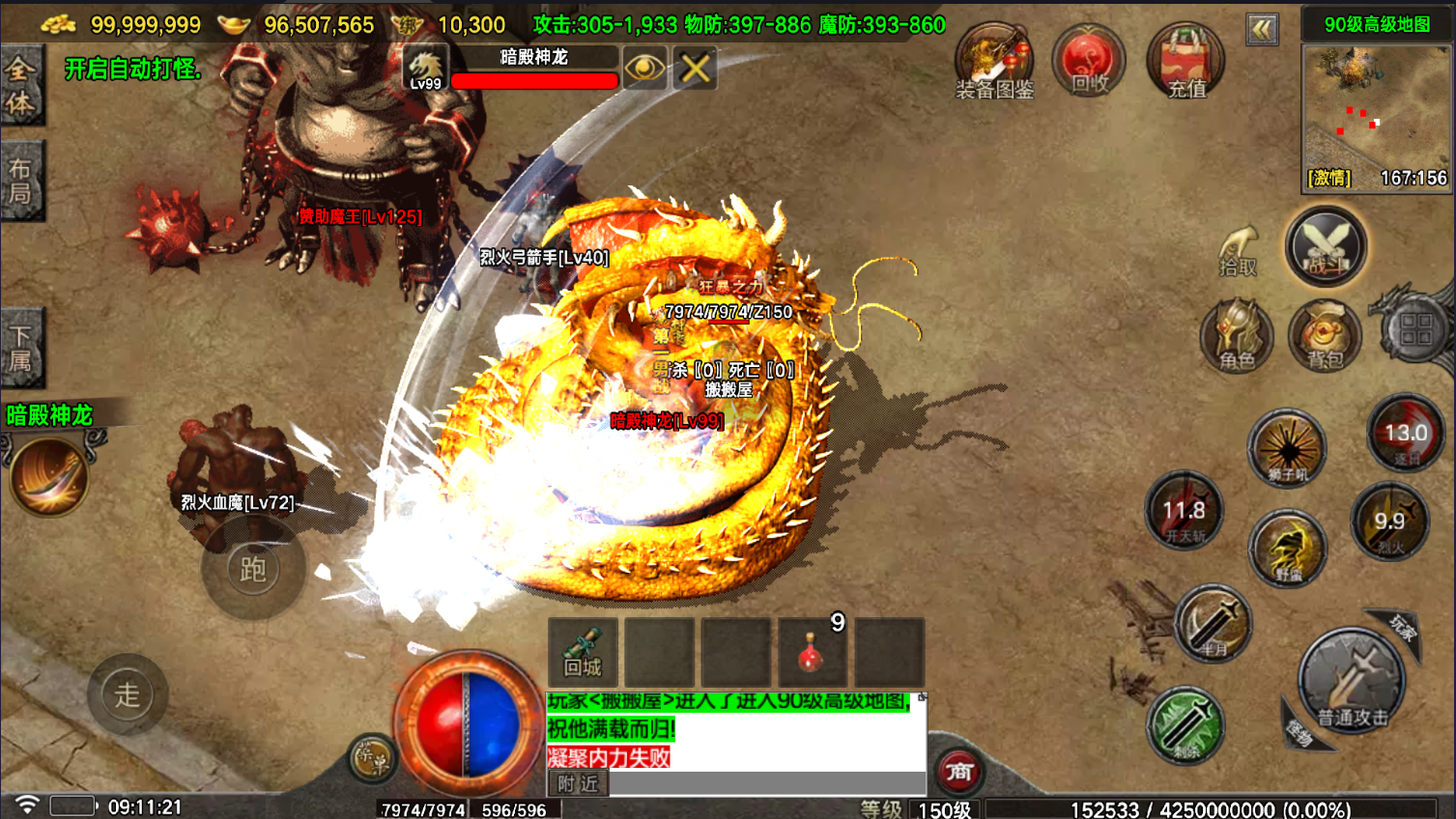Collapse the top icon bar with the double-arrow
Screen dimensions: 1456x819
(1262, 29)
